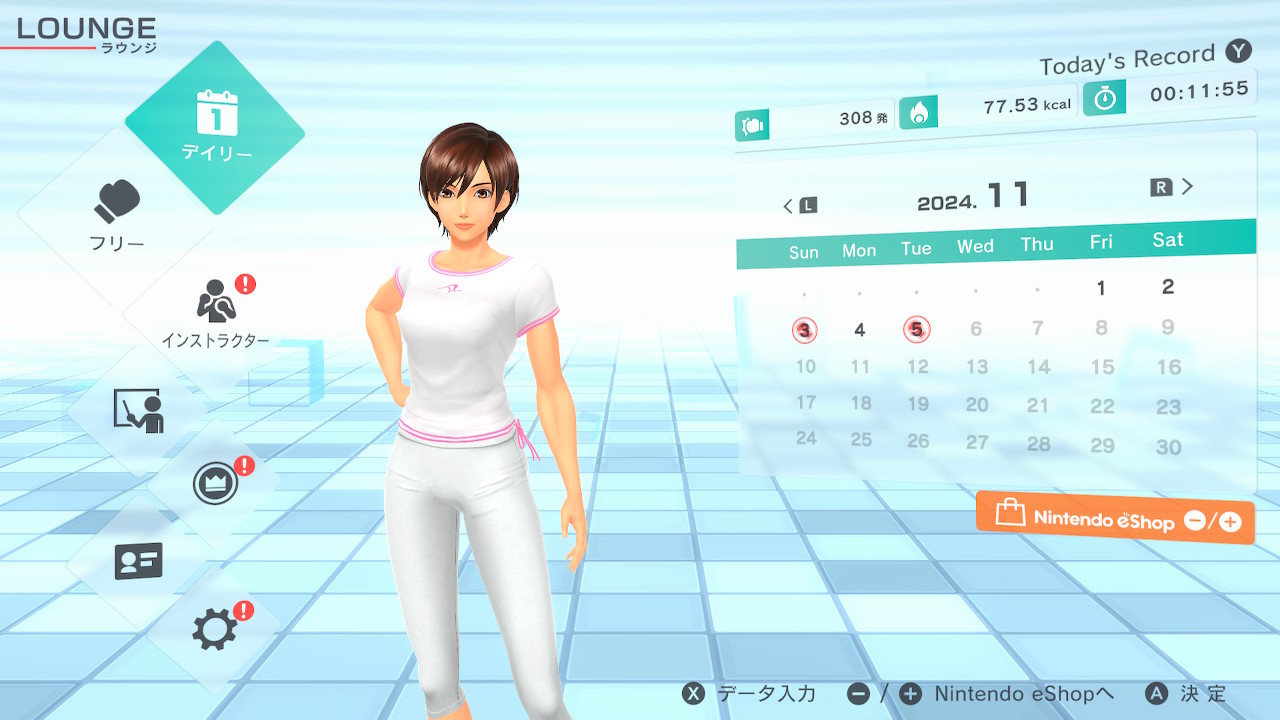This screenshot has height=720, width=1280.
Task: Open the gear settings icon
Action: tap(215, 630)
